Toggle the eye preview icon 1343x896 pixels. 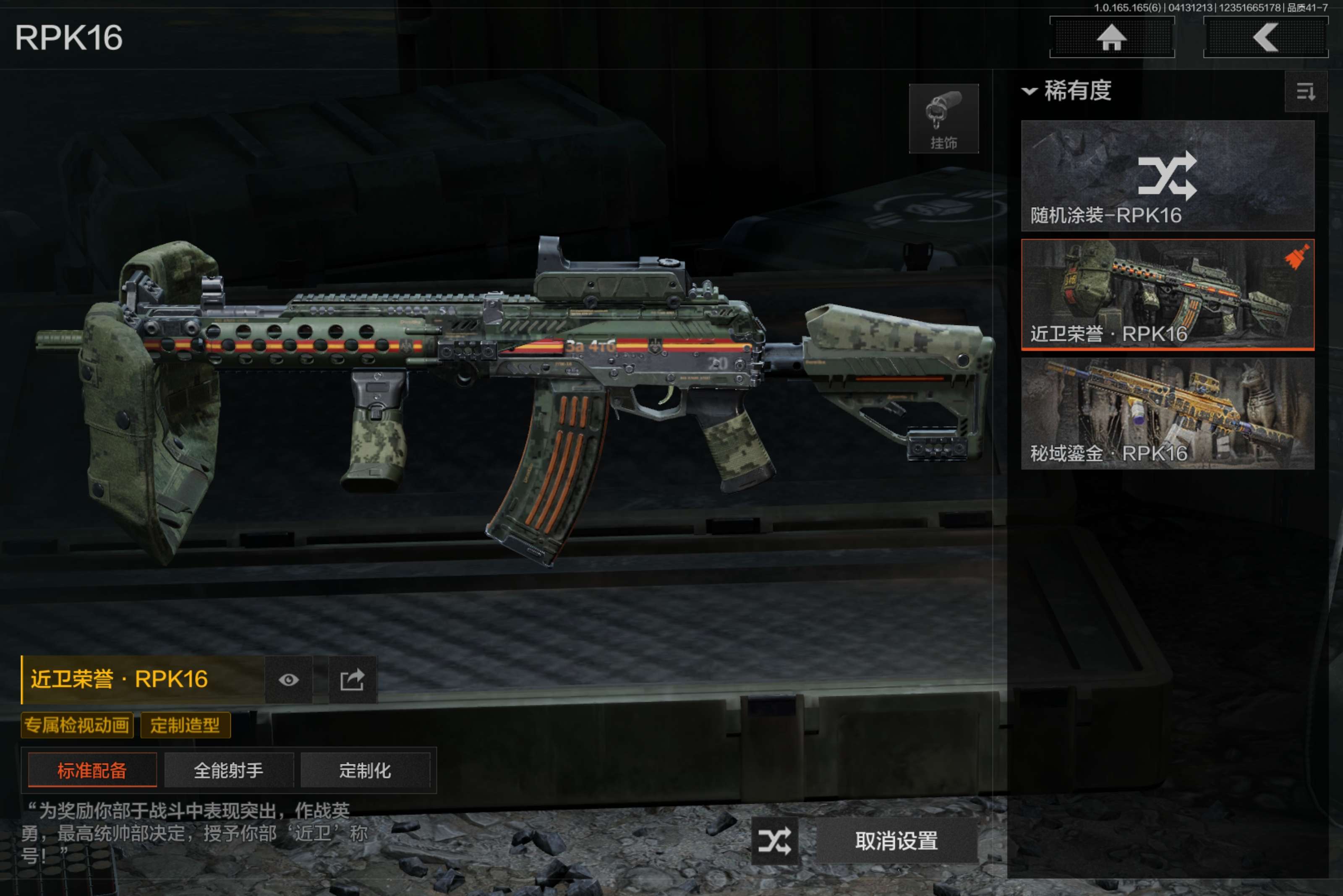pos(288,680)
